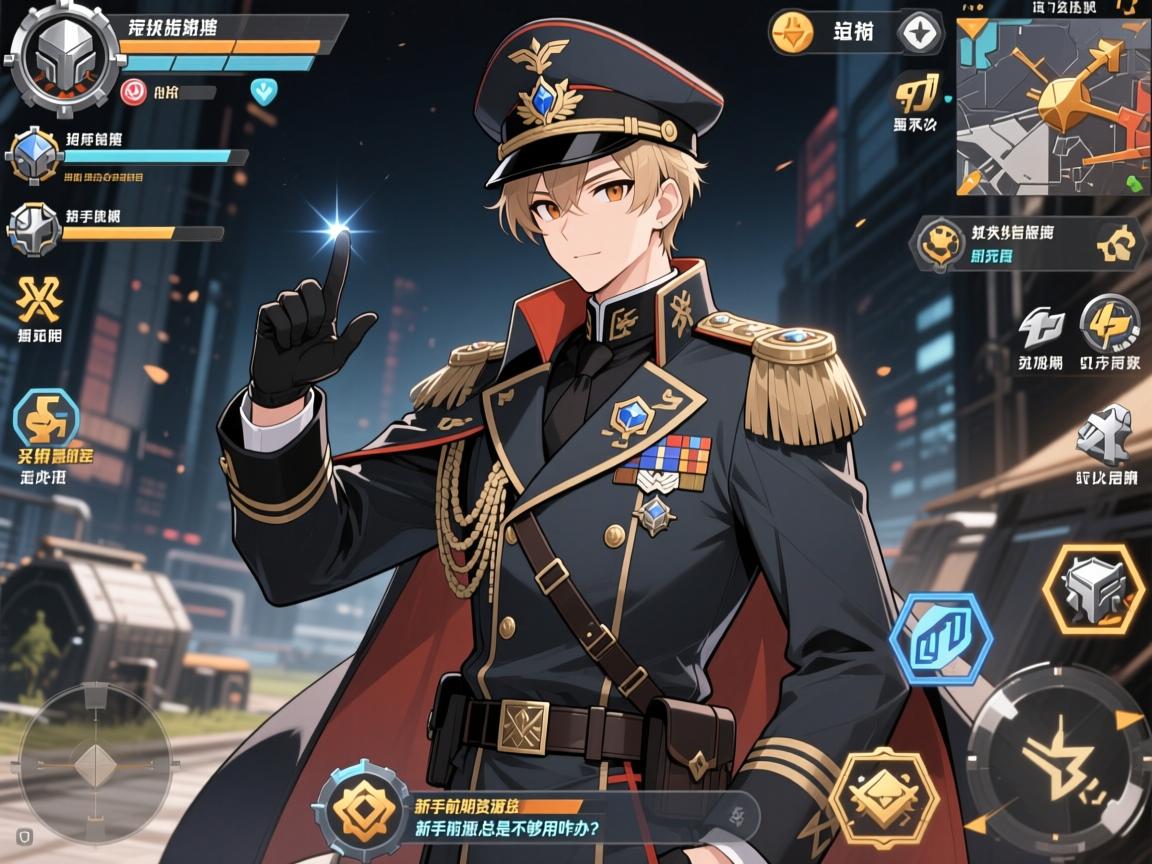This screenshot has width=1152, height=864.
Task: Open the gold crossed blades icon
Action: 40,298
